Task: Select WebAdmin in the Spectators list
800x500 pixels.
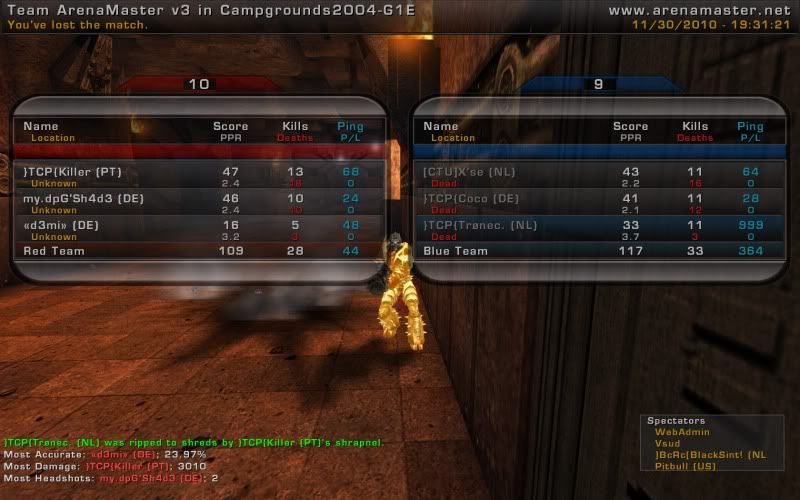Action: [x=677, y=431]
